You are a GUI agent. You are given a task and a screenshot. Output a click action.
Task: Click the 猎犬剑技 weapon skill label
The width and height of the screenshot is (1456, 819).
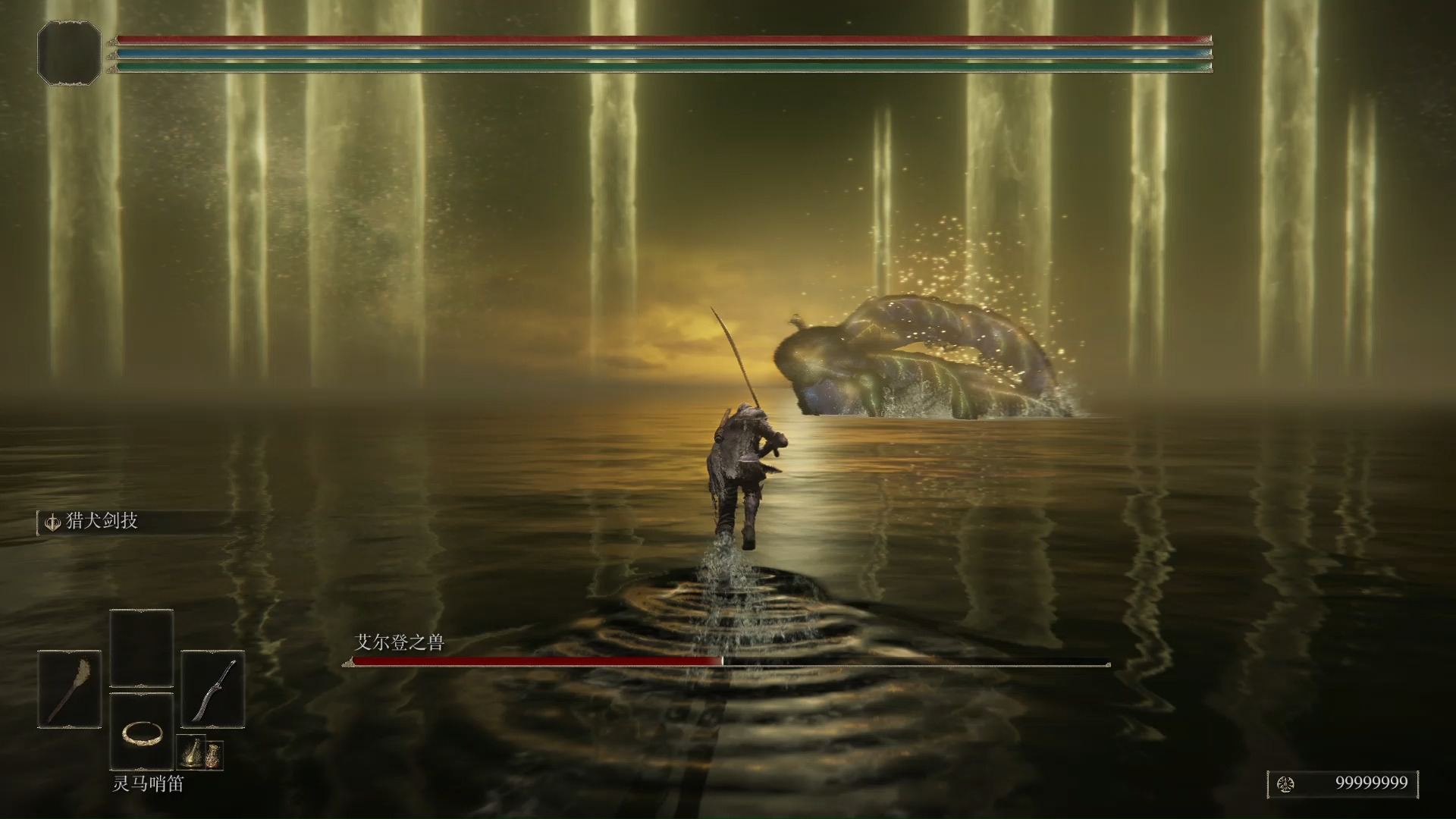tap(101, 522)
